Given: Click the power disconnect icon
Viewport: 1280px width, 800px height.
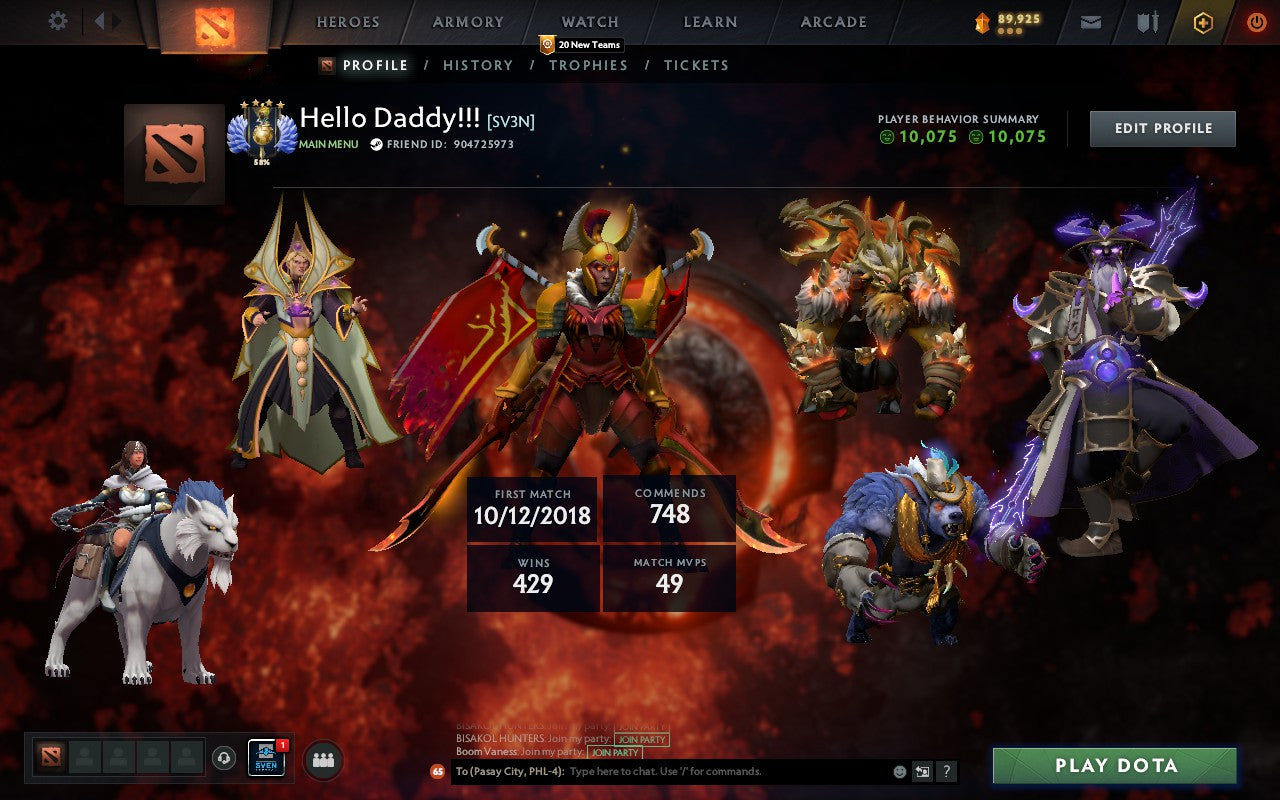Looking at the screenshot, I should tap(1258, 20).
